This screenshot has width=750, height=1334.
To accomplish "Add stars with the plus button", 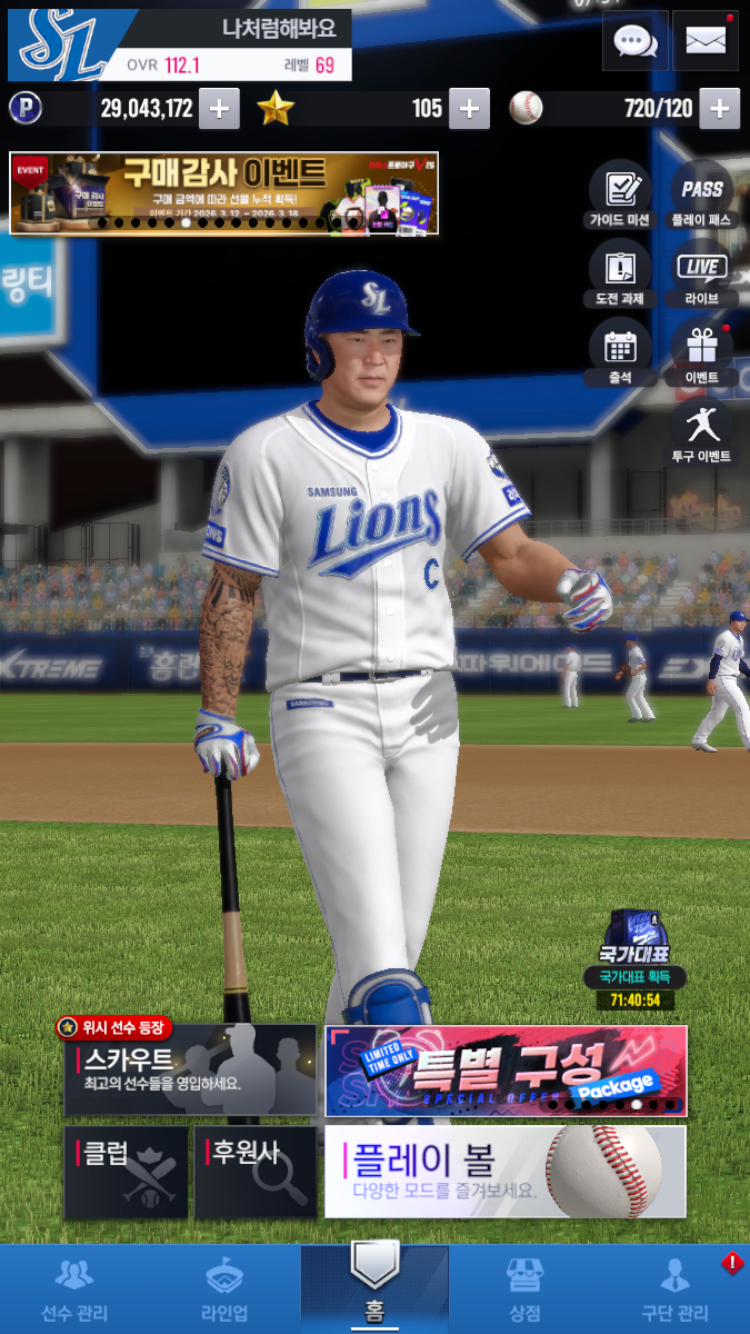I will coord(469,109).
